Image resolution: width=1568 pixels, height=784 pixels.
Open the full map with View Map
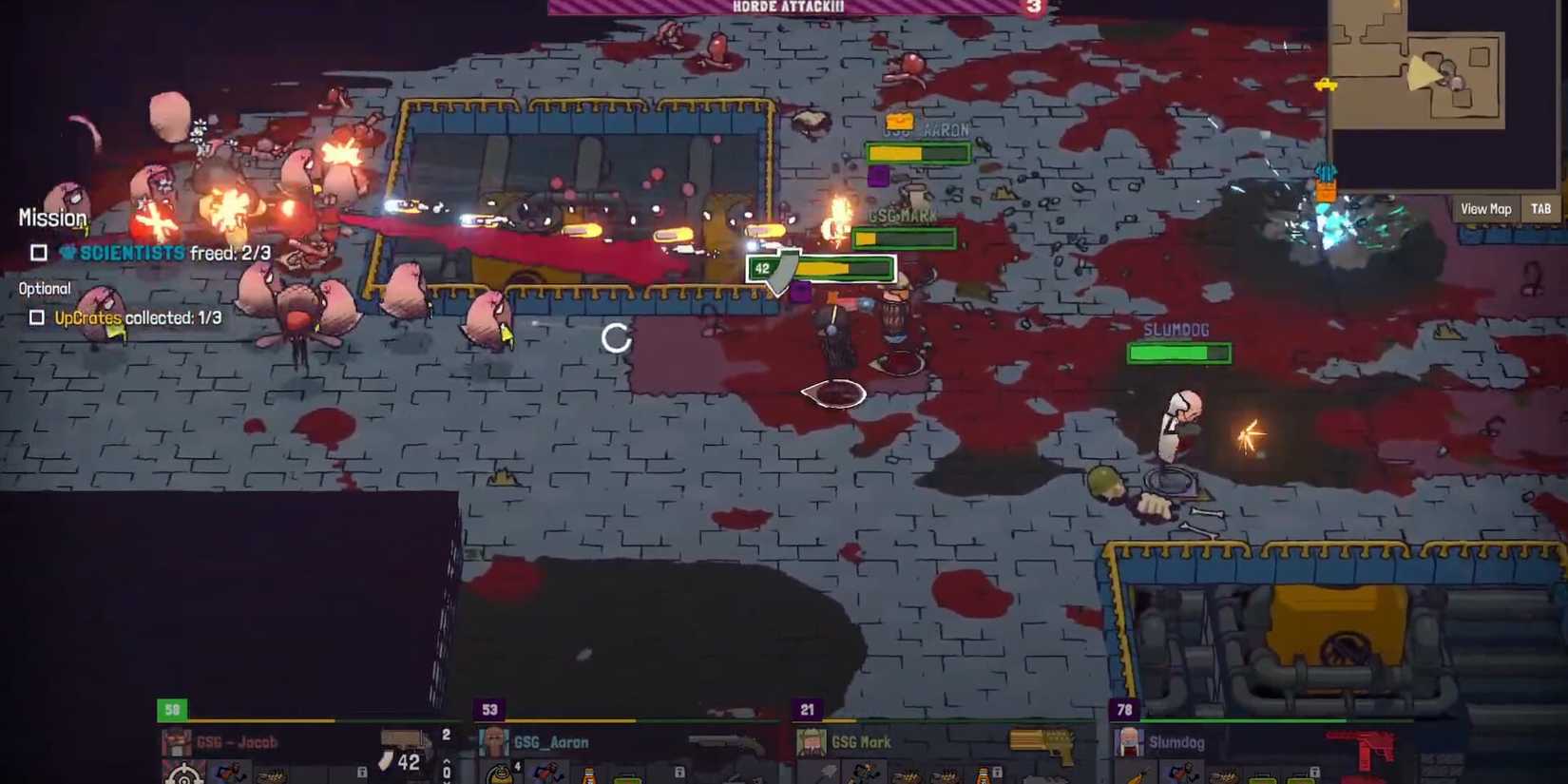point(1484,208)
